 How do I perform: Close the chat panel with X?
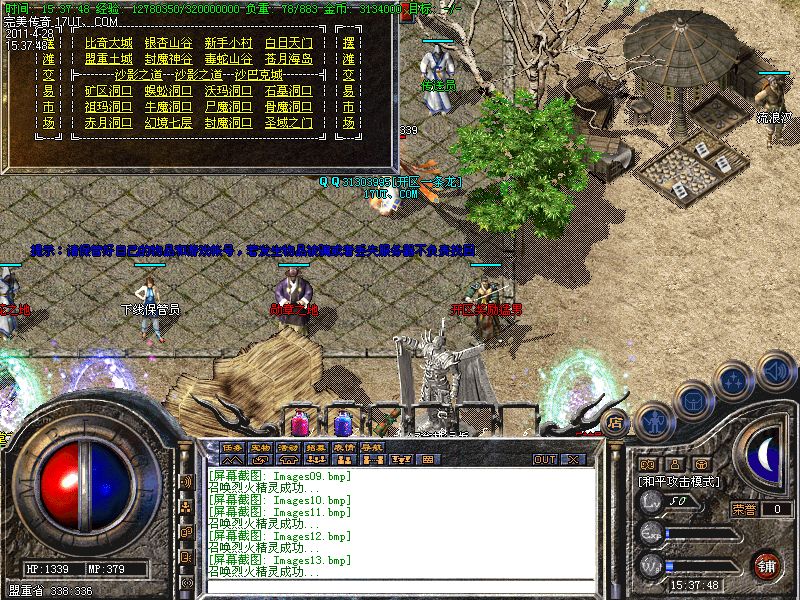[574, 460]
